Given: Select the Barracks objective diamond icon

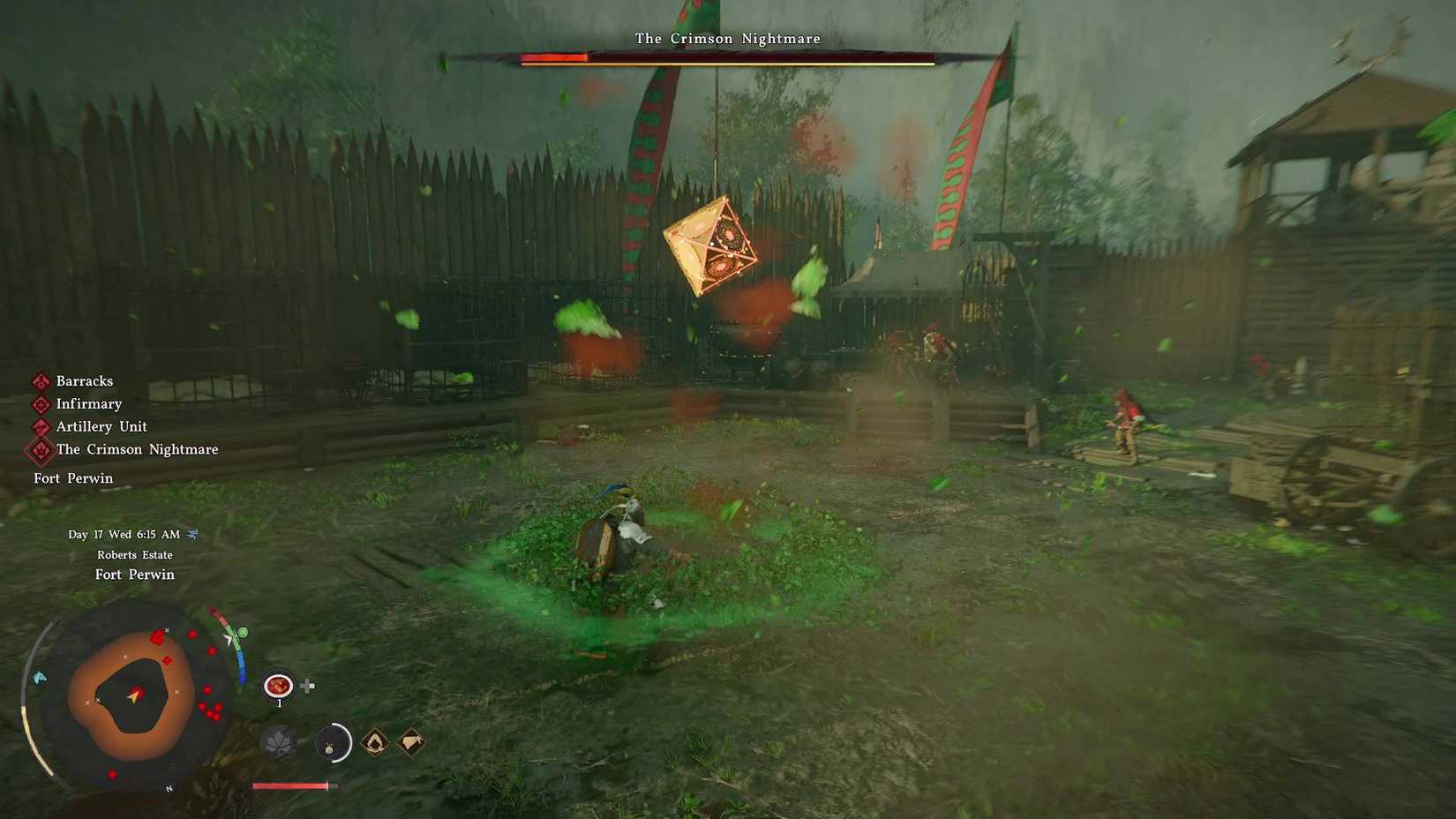Looking at the screenshot, I should pos(39,381).
